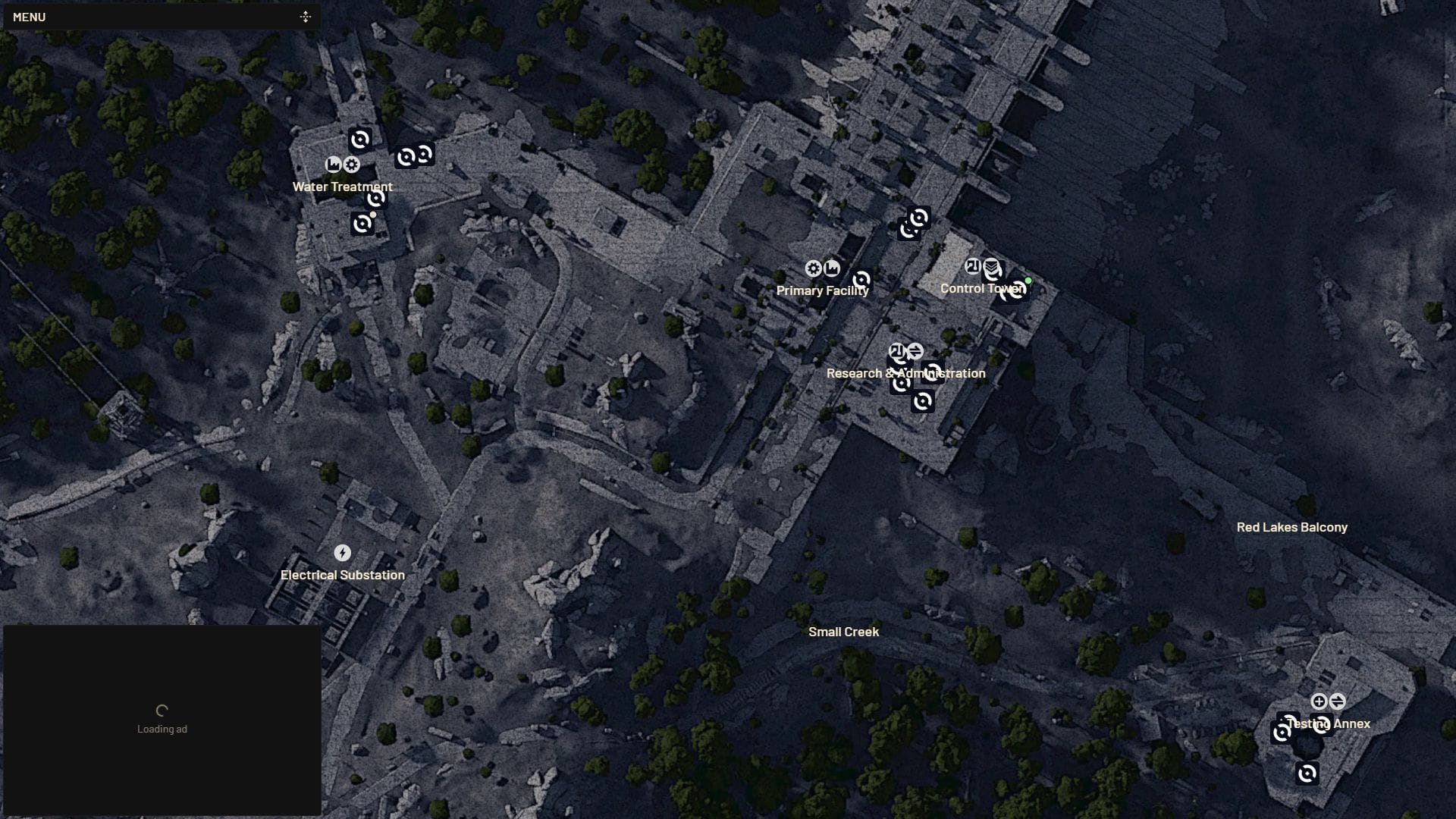Select the layered keycard icon at Control Tower
Image resolution: width=1456 pixels, height=819 pixels.
992,267
